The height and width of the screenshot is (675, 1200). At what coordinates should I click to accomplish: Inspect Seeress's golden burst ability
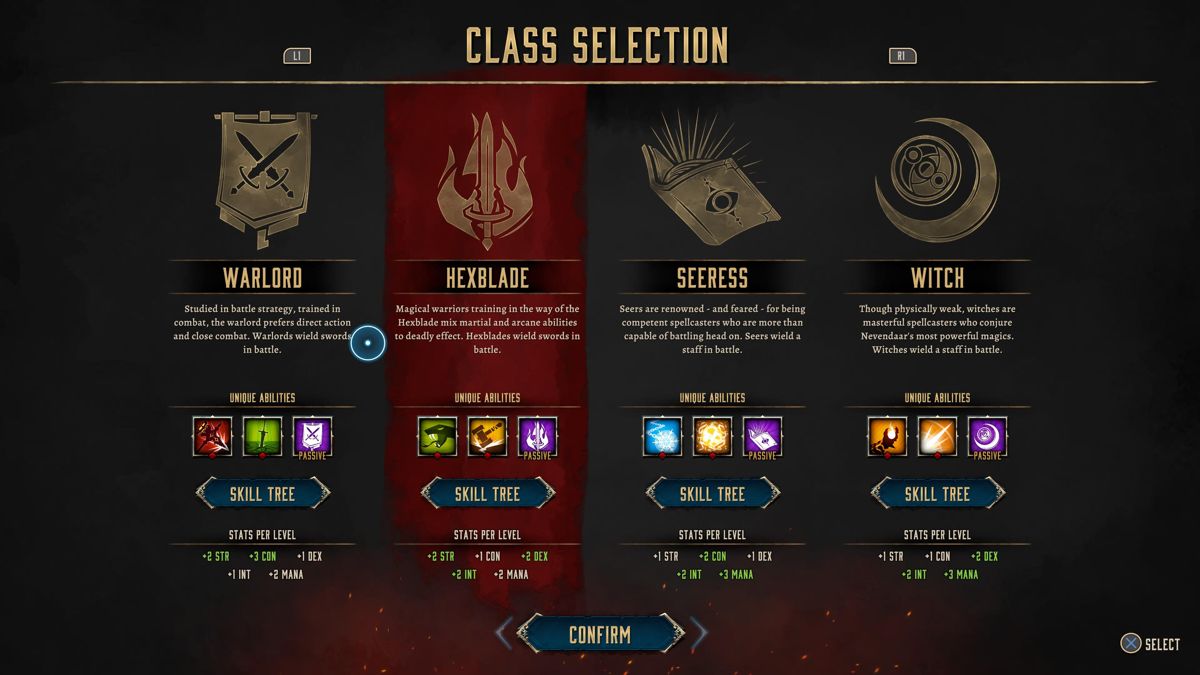point(712,436)
